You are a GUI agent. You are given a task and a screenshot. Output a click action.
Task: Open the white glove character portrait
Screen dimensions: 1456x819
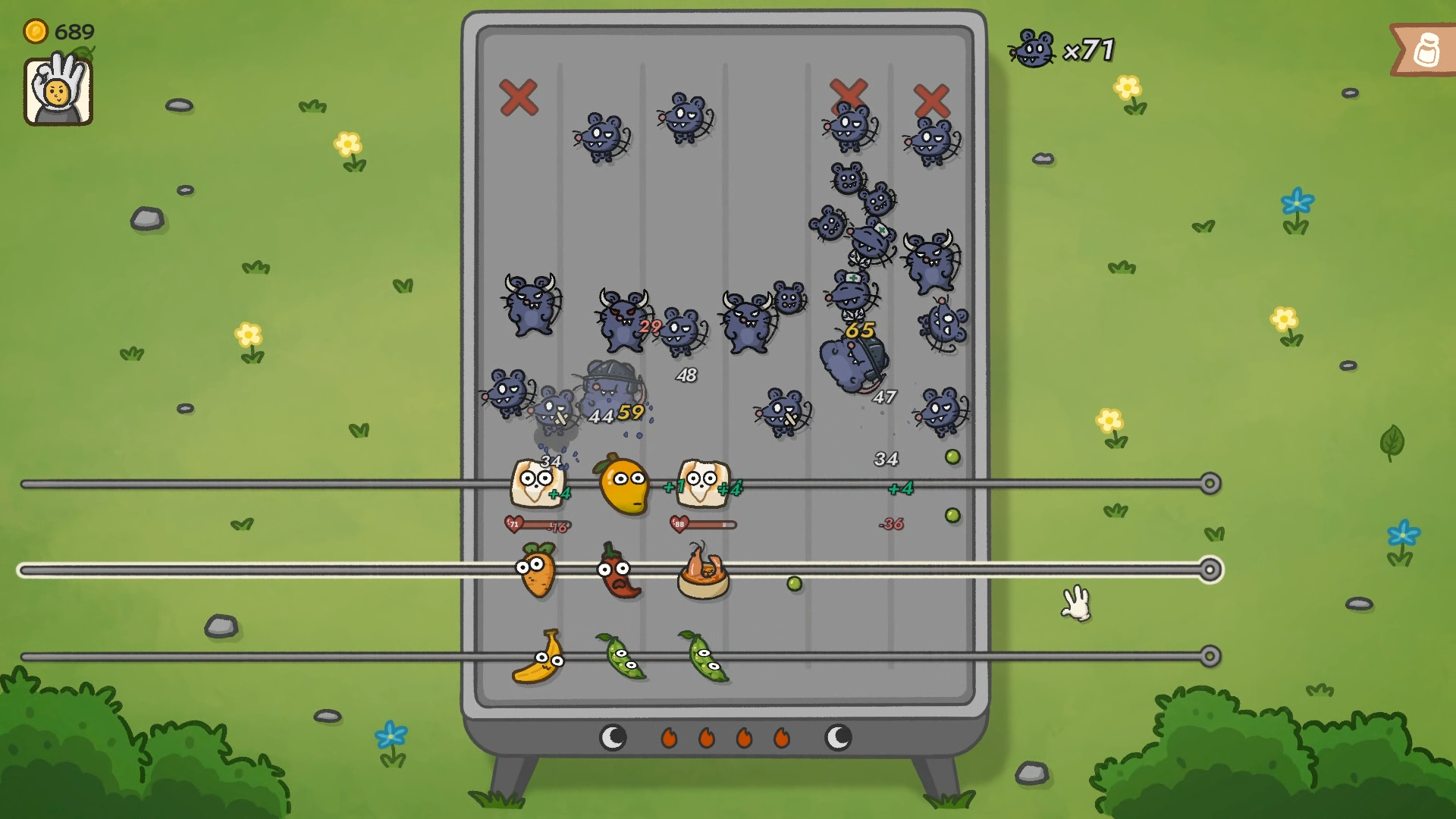click(x=58, y=91)
